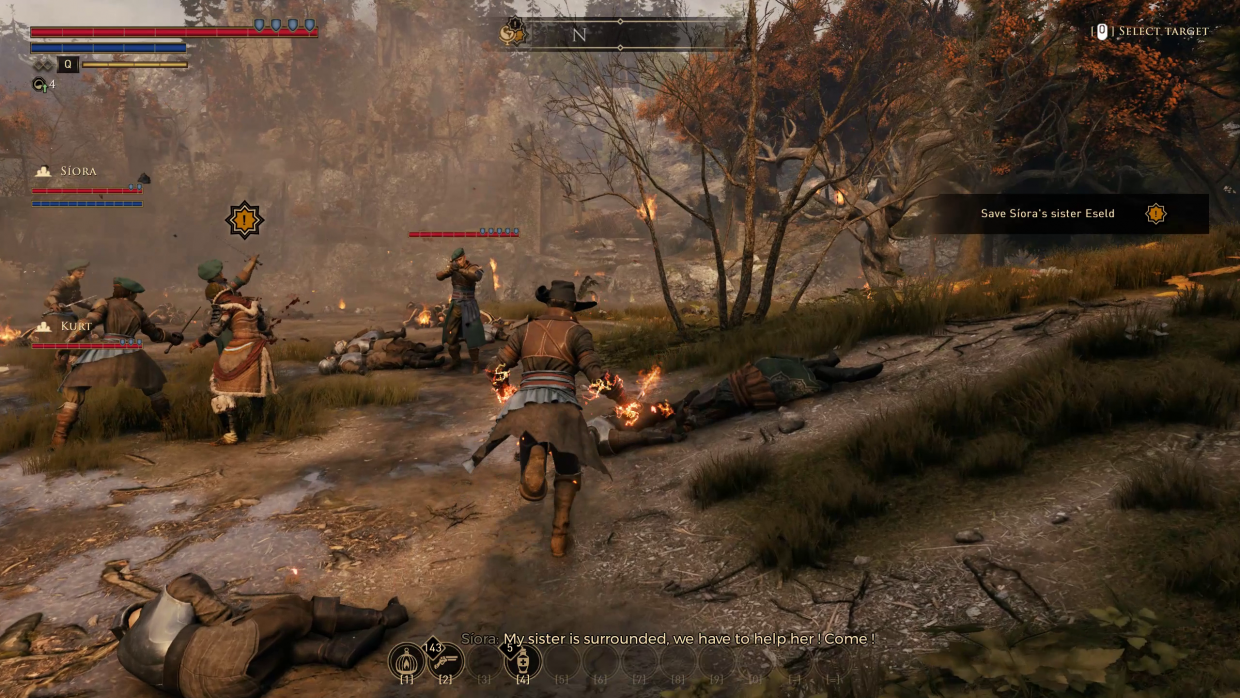The width and height of the screenshot is (1240, 698).
Task: Activate the flame cage ability in slot 1
Action: [x=406, y=661]
